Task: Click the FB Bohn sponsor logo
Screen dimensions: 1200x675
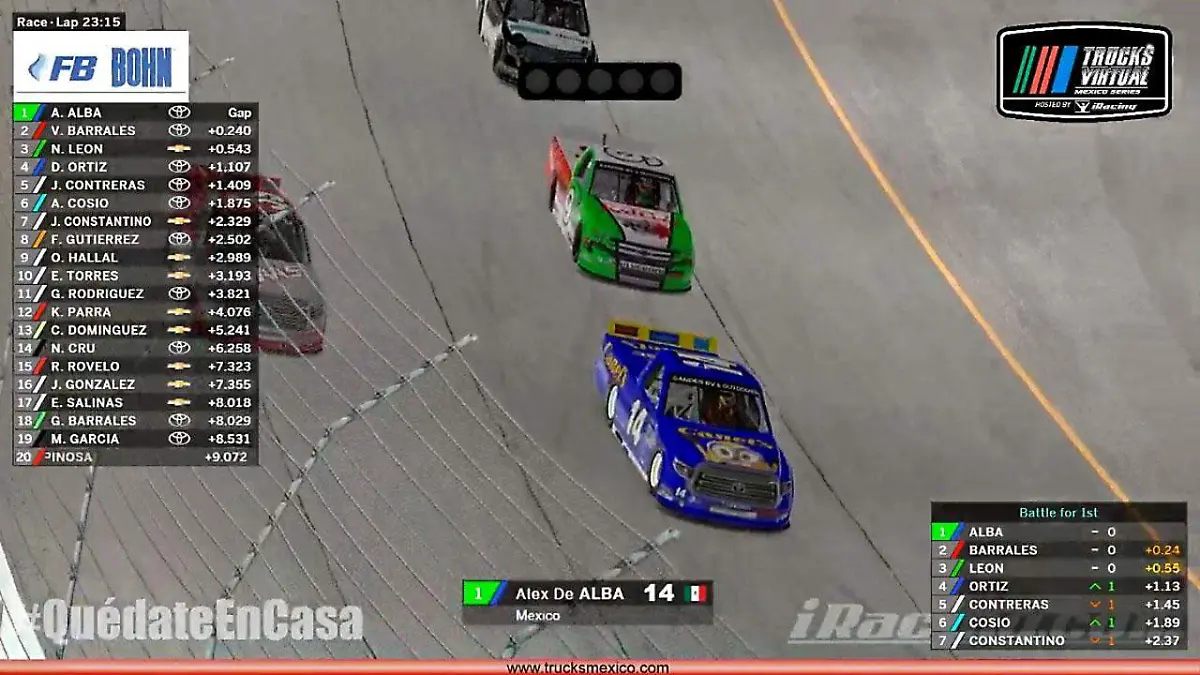Action: [101, 67]
